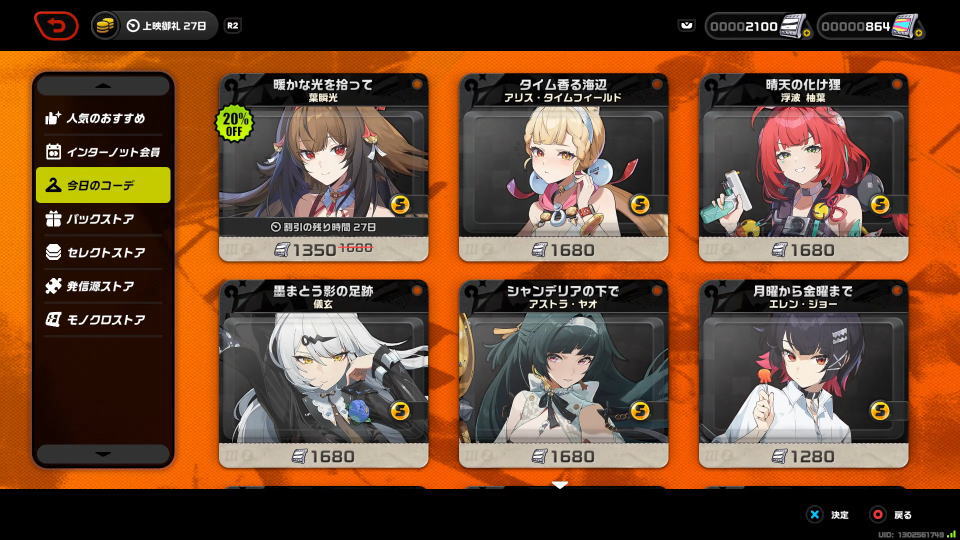Image resolution: width=960 pixels, height=540 pixels.
Task: Pick the 月曜から金曜まで outfit card
Action: [x=804, y=374]
